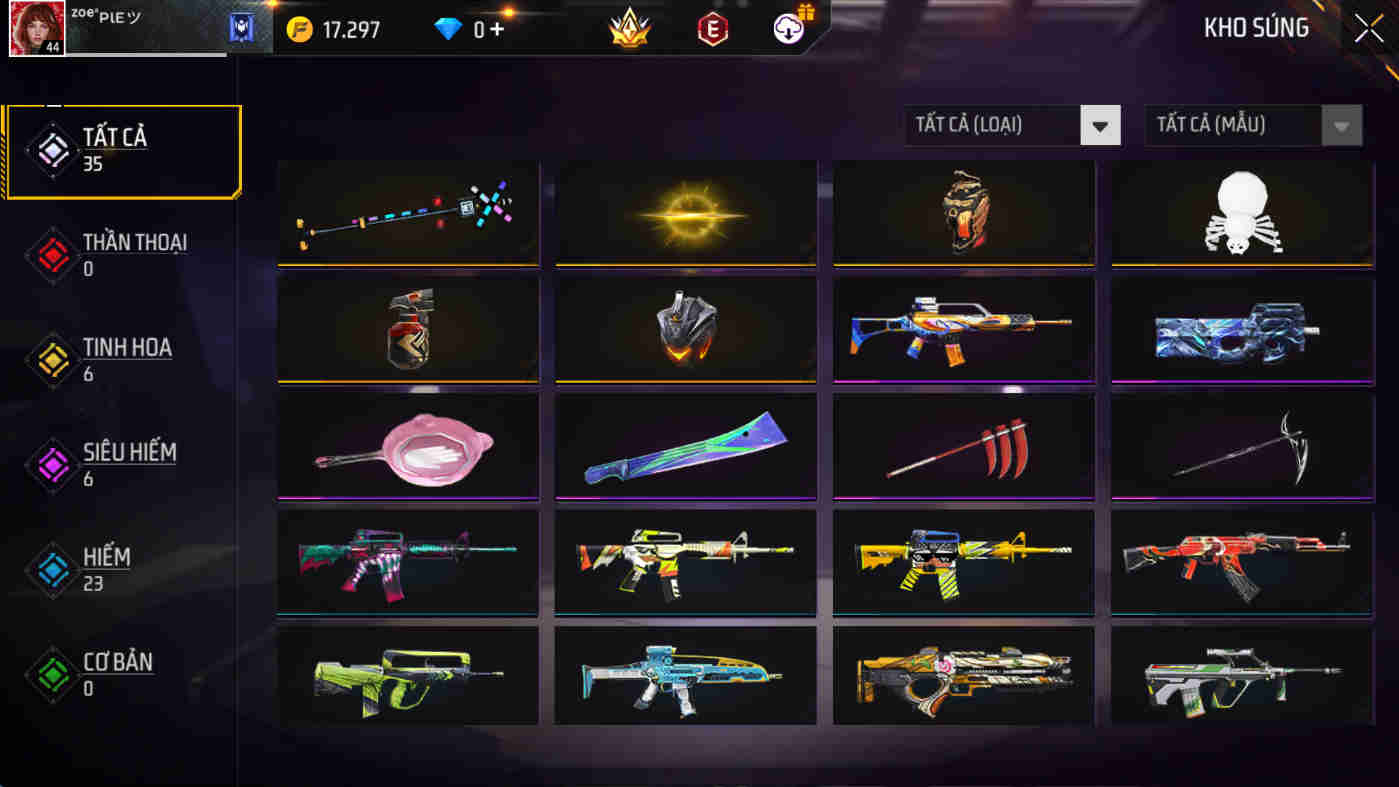Click the gold coin currency icon
Viewport: 1399px width, 787px height.
[300, 29]
